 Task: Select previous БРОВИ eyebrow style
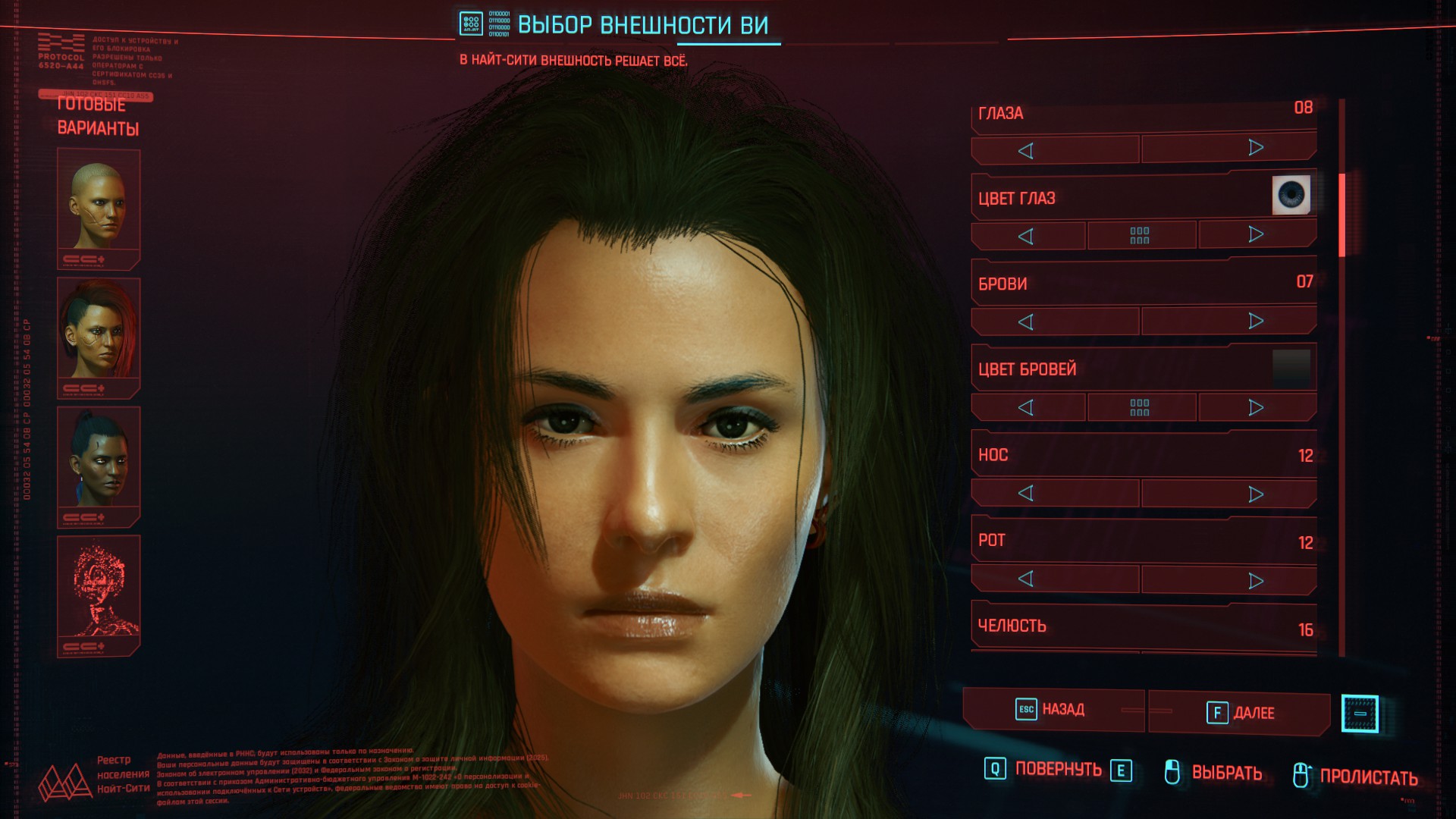1026,322
